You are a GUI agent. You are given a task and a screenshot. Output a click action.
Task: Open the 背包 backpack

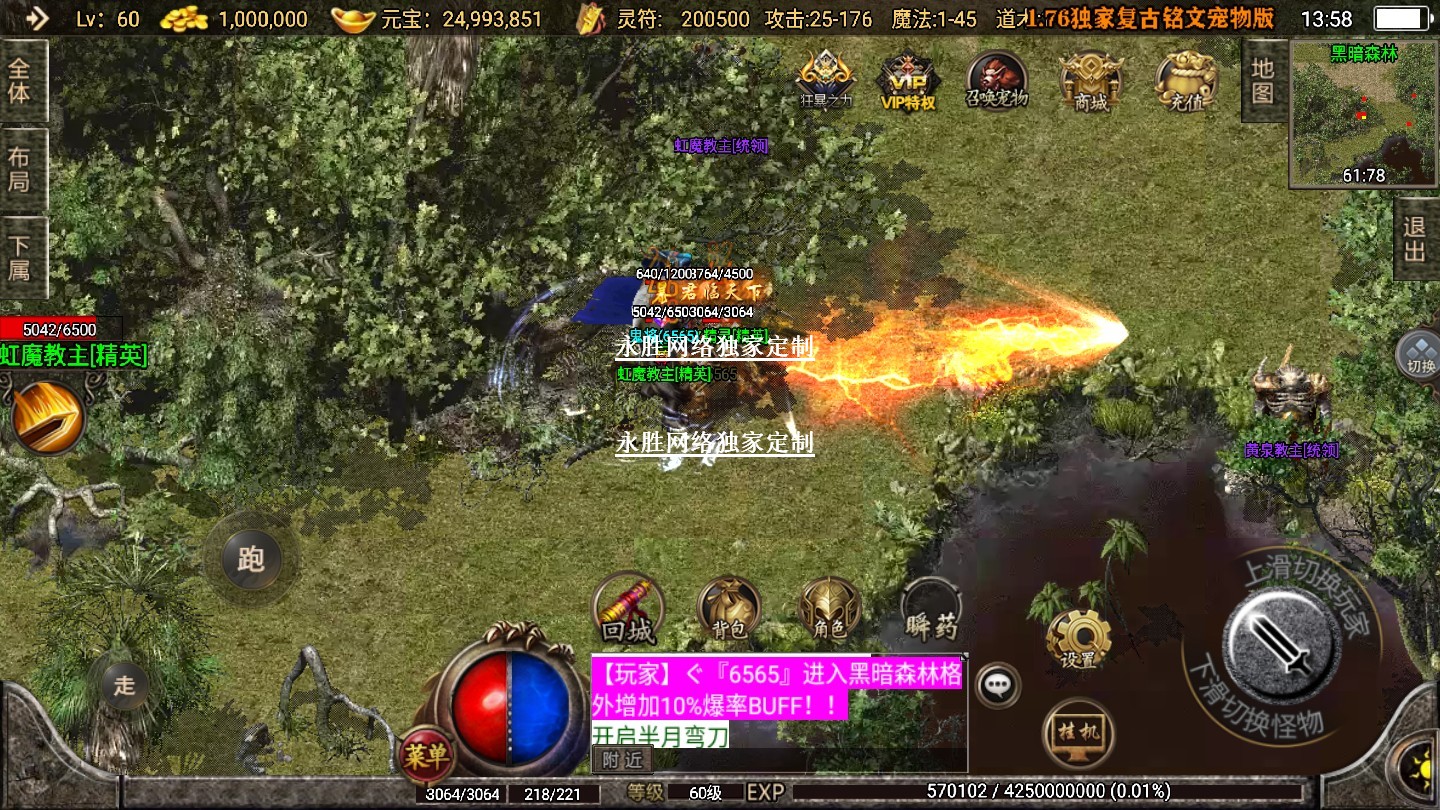pos(728,608)
